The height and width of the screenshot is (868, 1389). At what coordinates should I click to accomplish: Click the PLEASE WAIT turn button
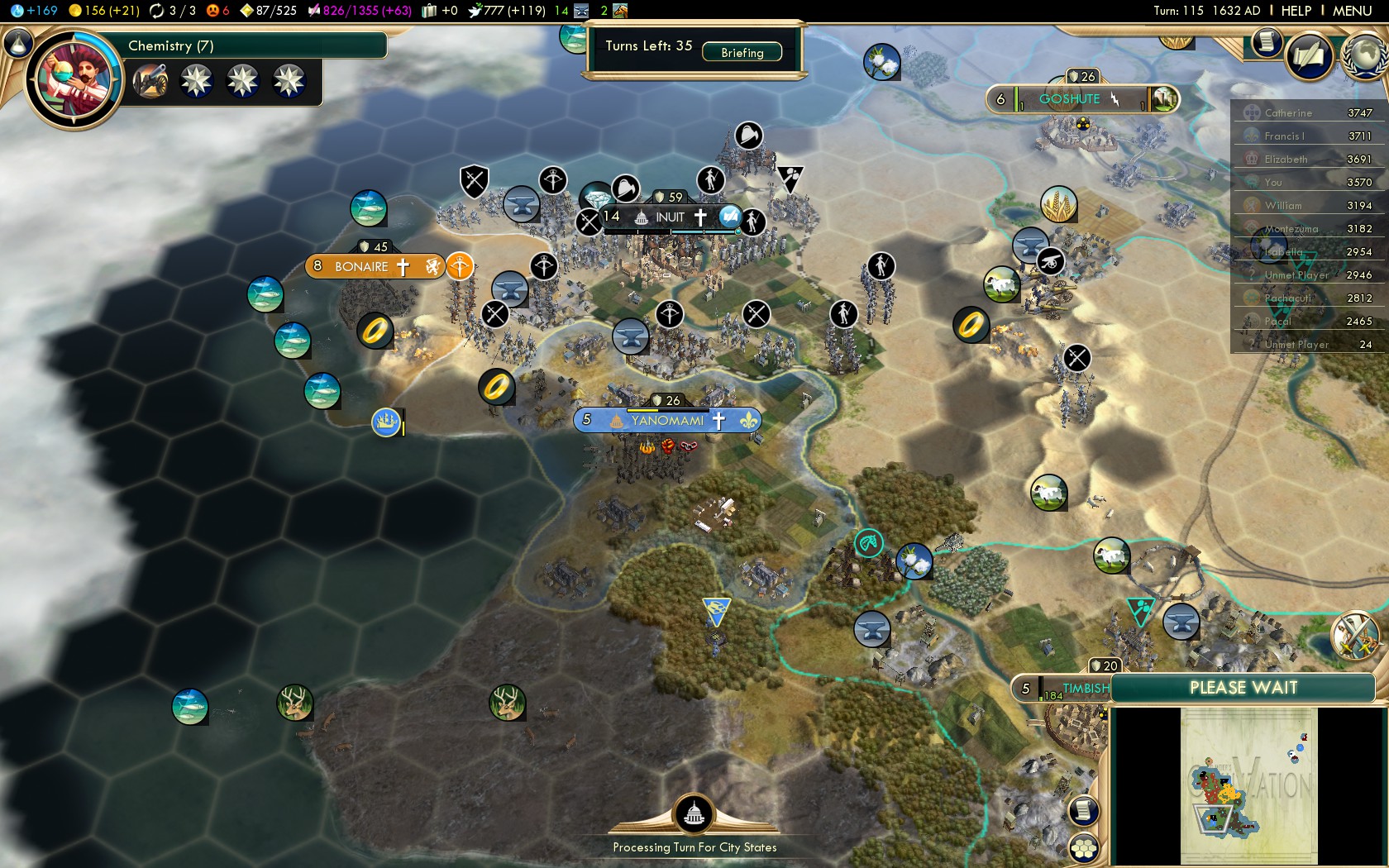(1243, 688)
